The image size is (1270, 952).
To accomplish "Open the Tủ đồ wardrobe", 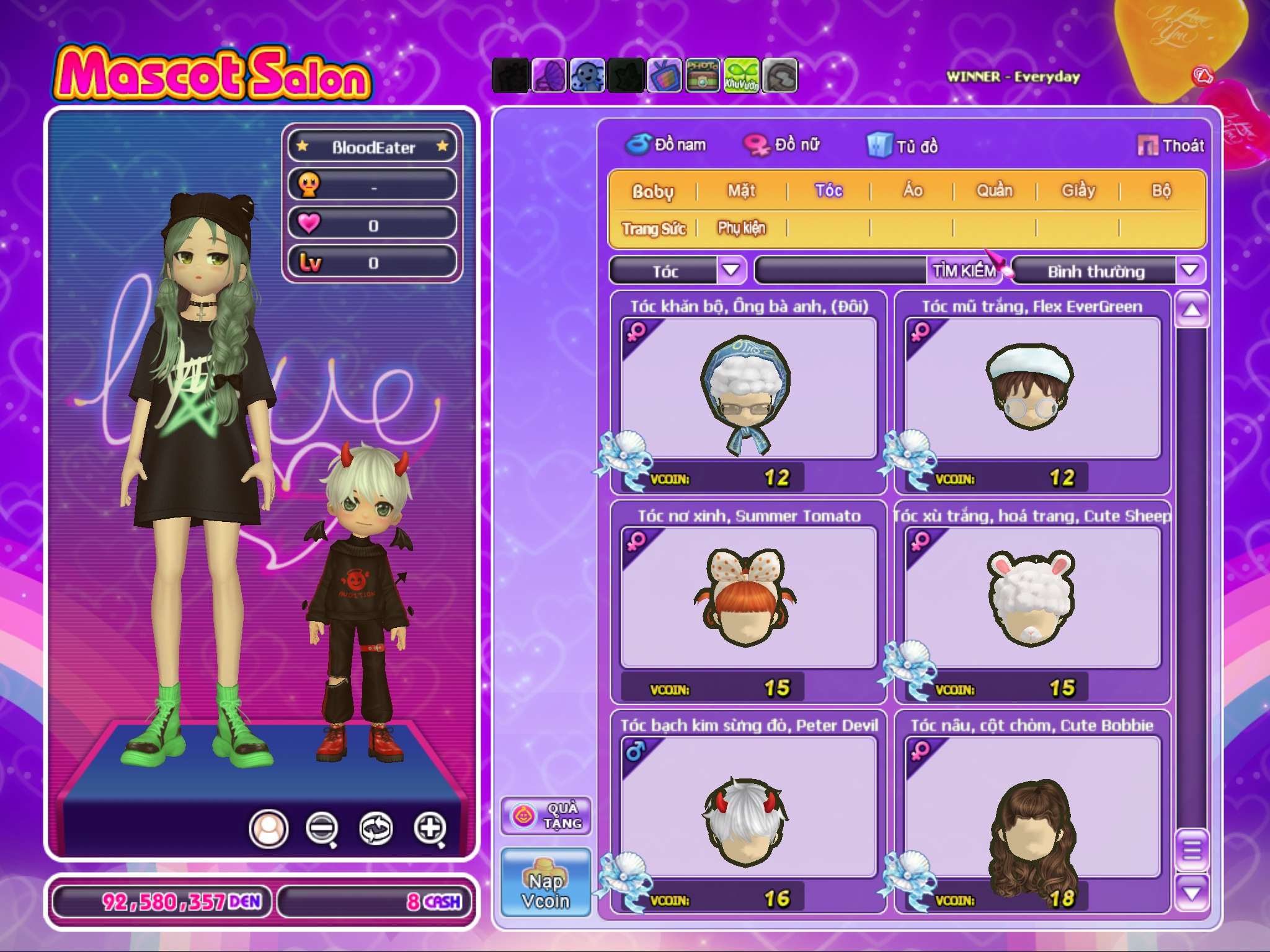I will (x=903, y=146).
